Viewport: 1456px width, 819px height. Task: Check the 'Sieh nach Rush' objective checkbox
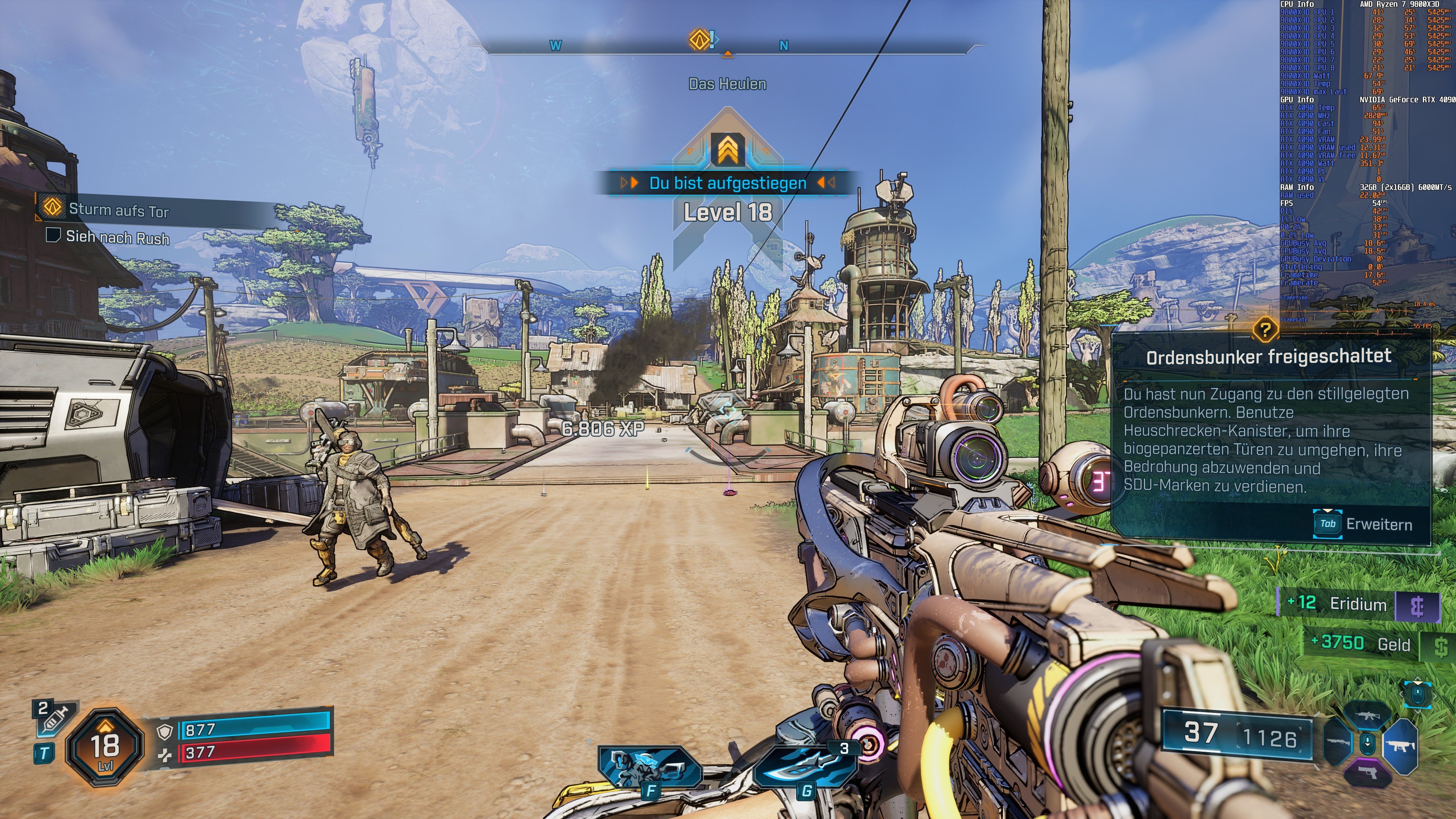coord(54,240)
